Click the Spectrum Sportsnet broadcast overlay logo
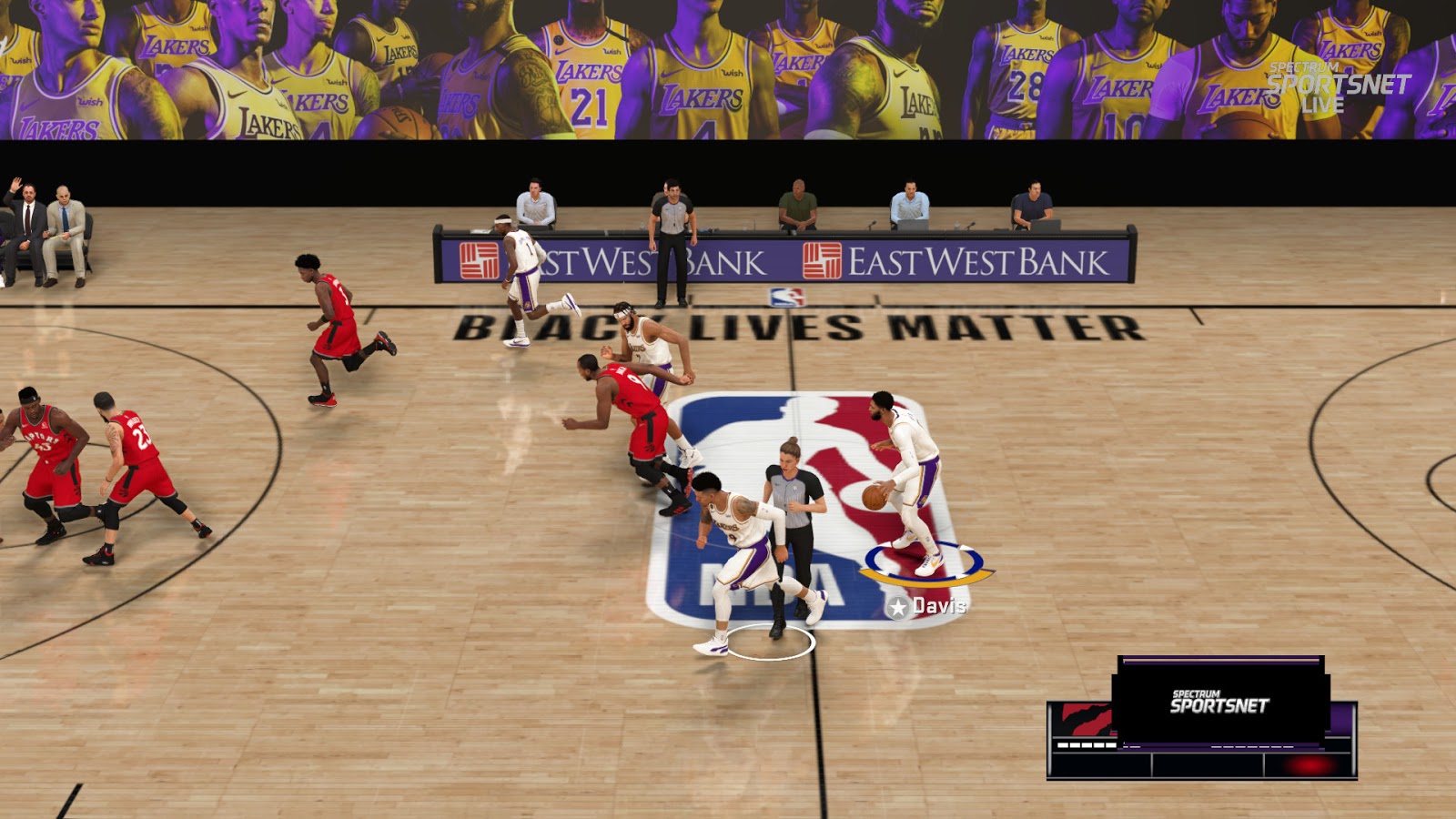Screen dimensions: 1456x819 pos(1219,702)
